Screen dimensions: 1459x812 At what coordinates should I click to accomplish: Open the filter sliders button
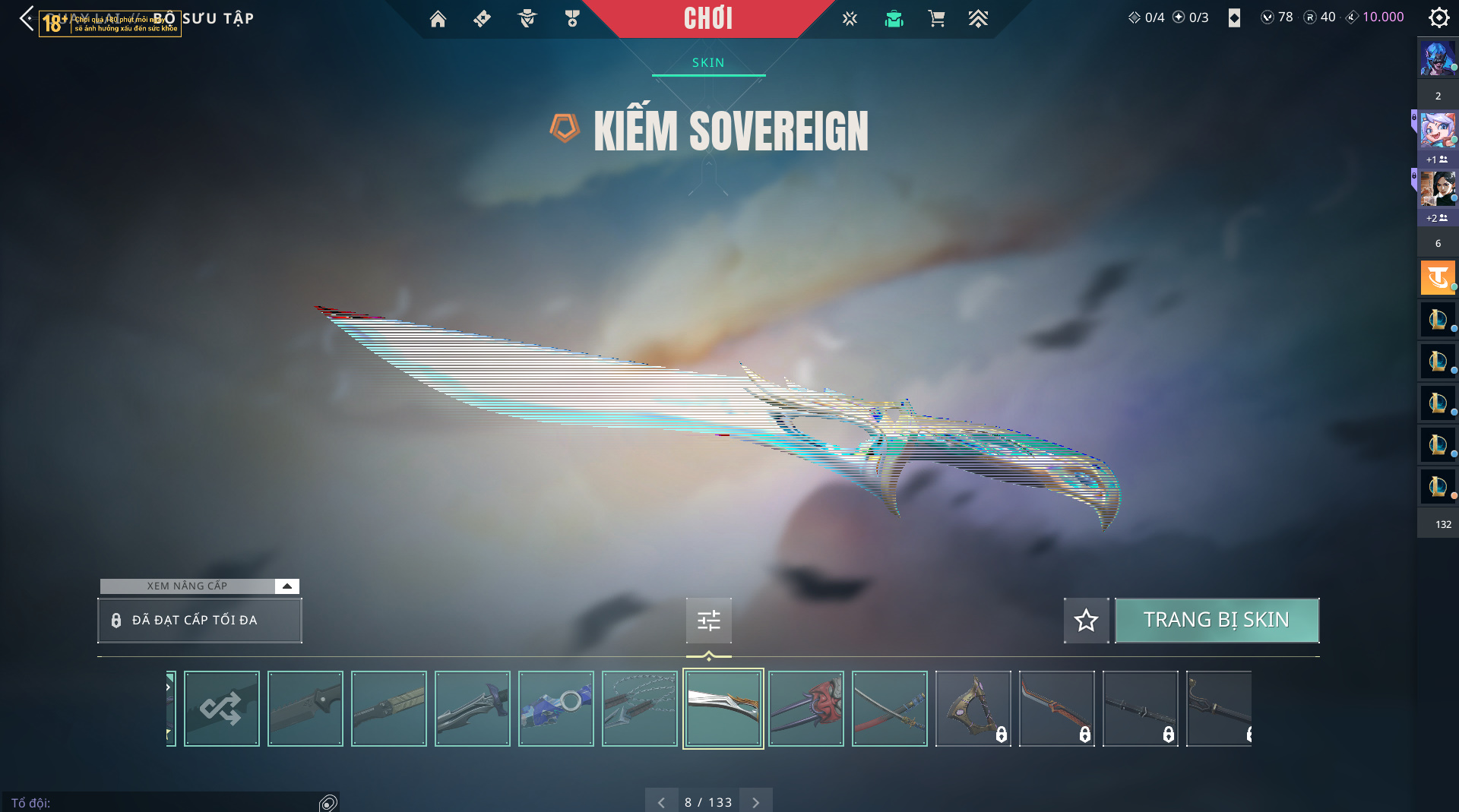click(x=708, y=621)
